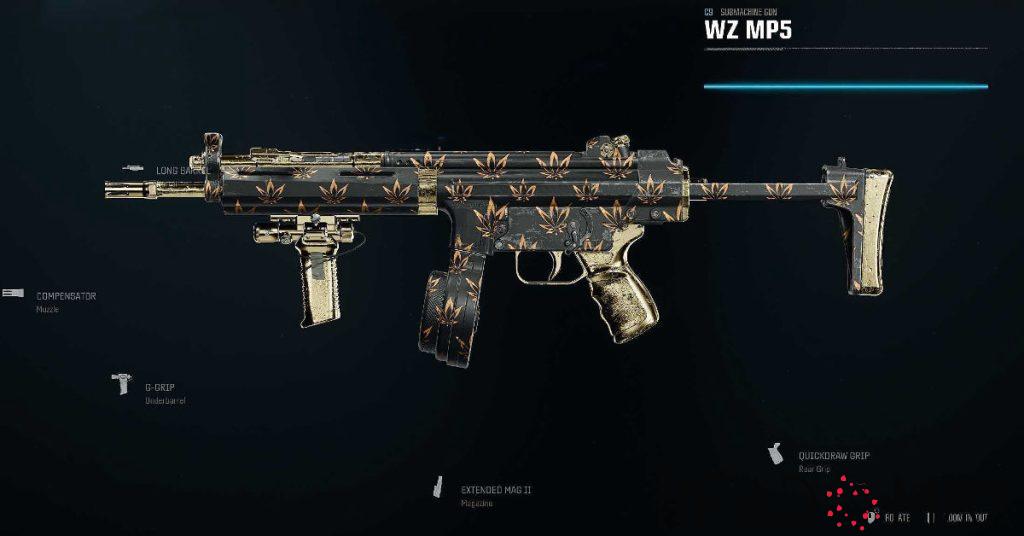Open the Compensator muzzle attachment slot
Screen dimensions: 1024x536
tap(66, 297)
